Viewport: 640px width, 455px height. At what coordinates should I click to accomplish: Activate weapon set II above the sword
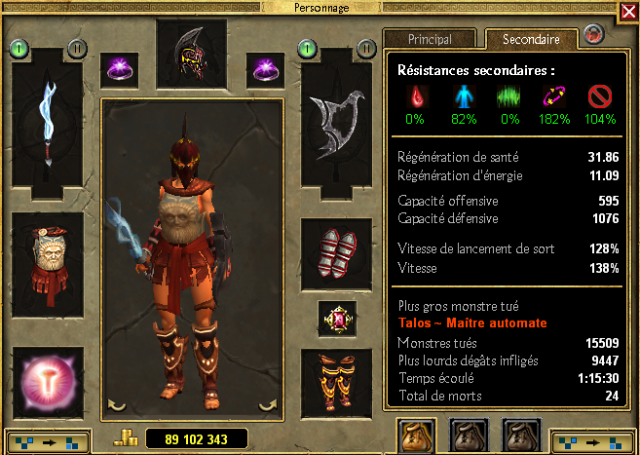coord(76,47)
